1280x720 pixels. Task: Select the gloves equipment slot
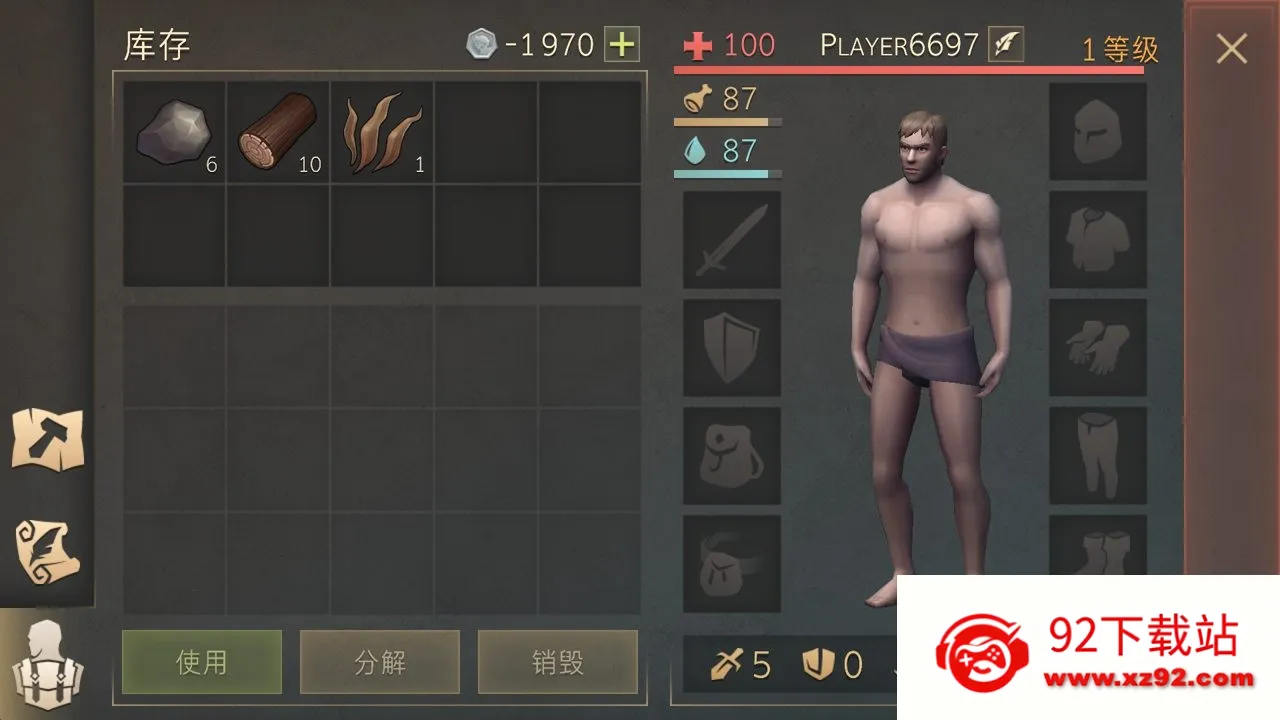pyautogui.click(x=1098, y=348)
